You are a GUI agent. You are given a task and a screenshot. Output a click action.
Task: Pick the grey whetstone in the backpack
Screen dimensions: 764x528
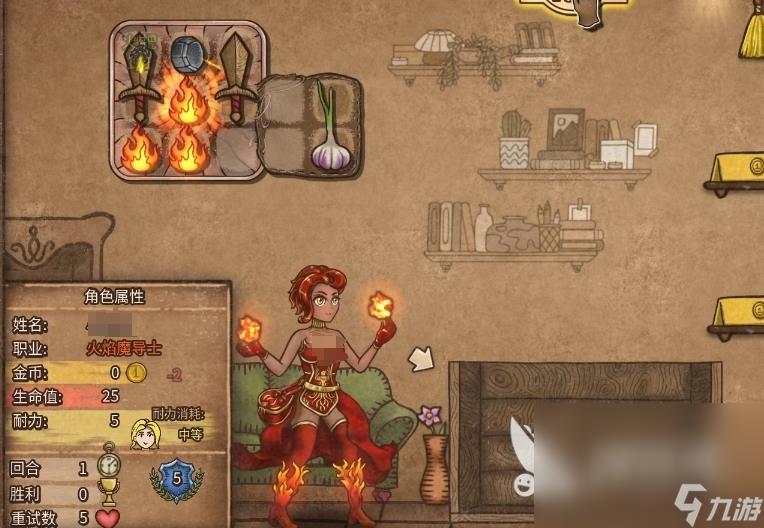tap(187, 53)
